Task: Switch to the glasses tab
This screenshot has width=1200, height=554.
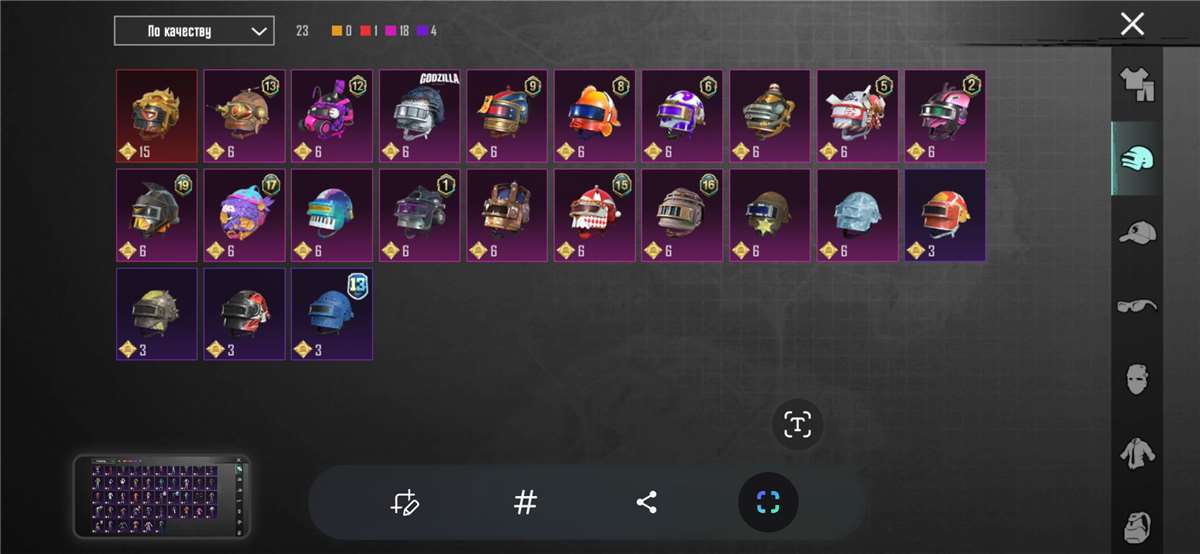Action: point(1137,305)
